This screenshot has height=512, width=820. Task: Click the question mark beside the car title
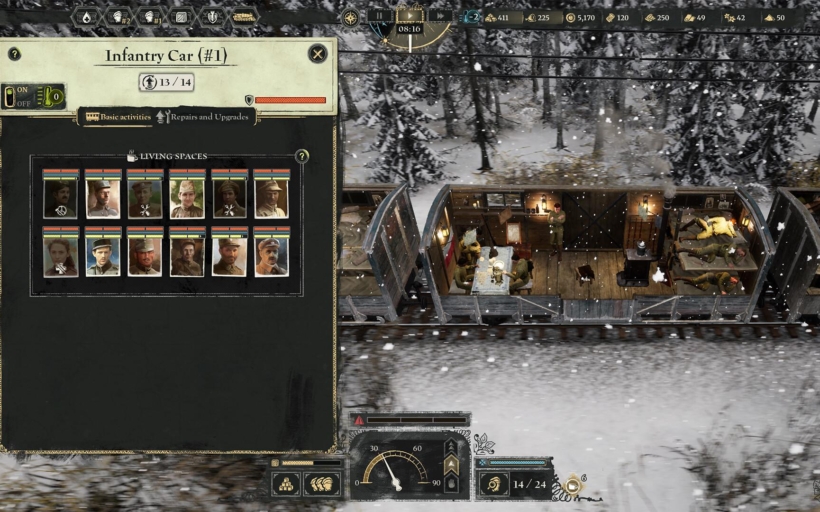(14, 54)
